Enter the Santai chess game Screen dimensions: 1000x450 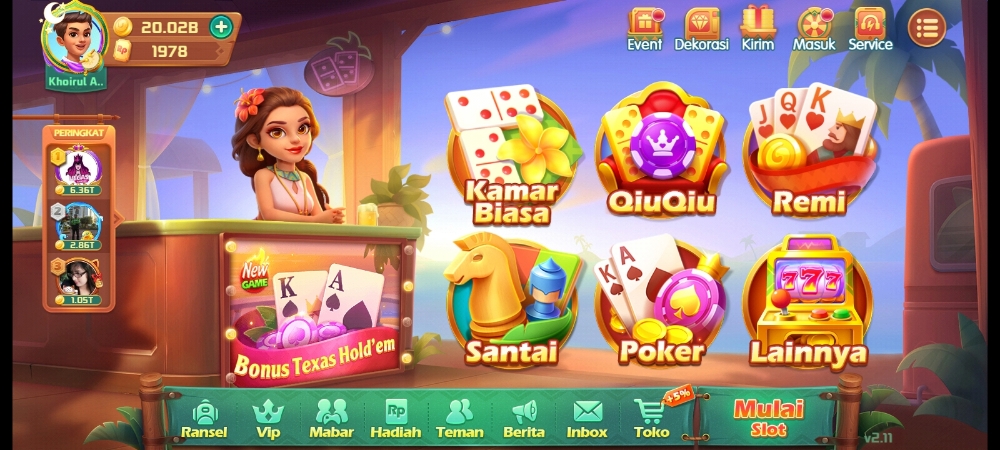pos(510,302)
